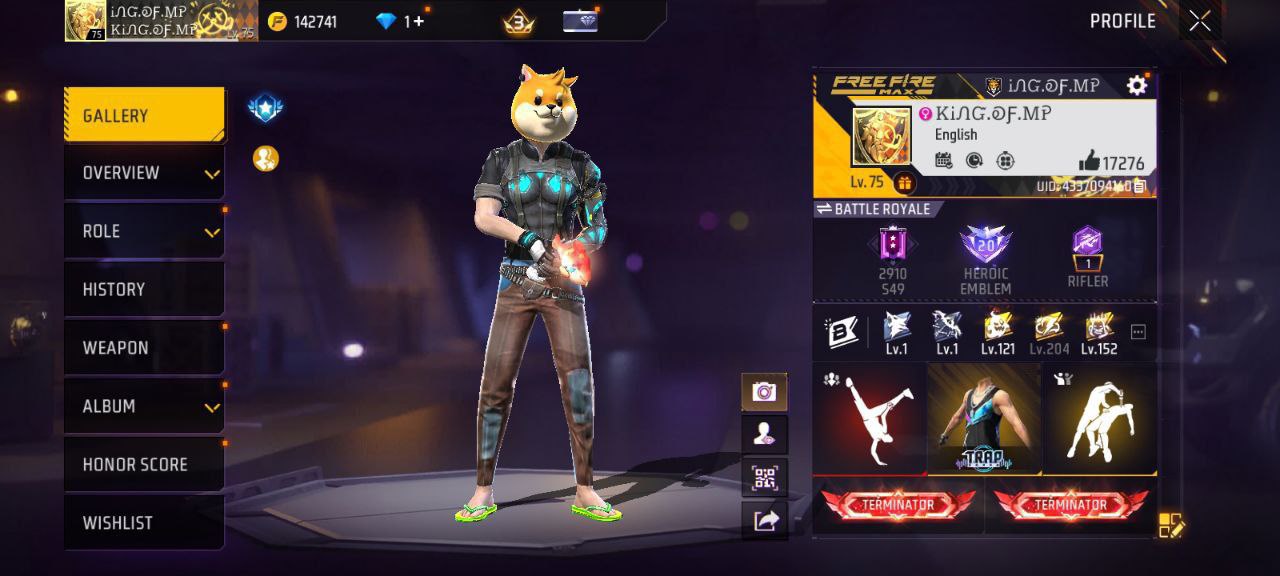Like the profile with thumbs-up
The image size is (1280, 576).
(x=1089, y=162)
